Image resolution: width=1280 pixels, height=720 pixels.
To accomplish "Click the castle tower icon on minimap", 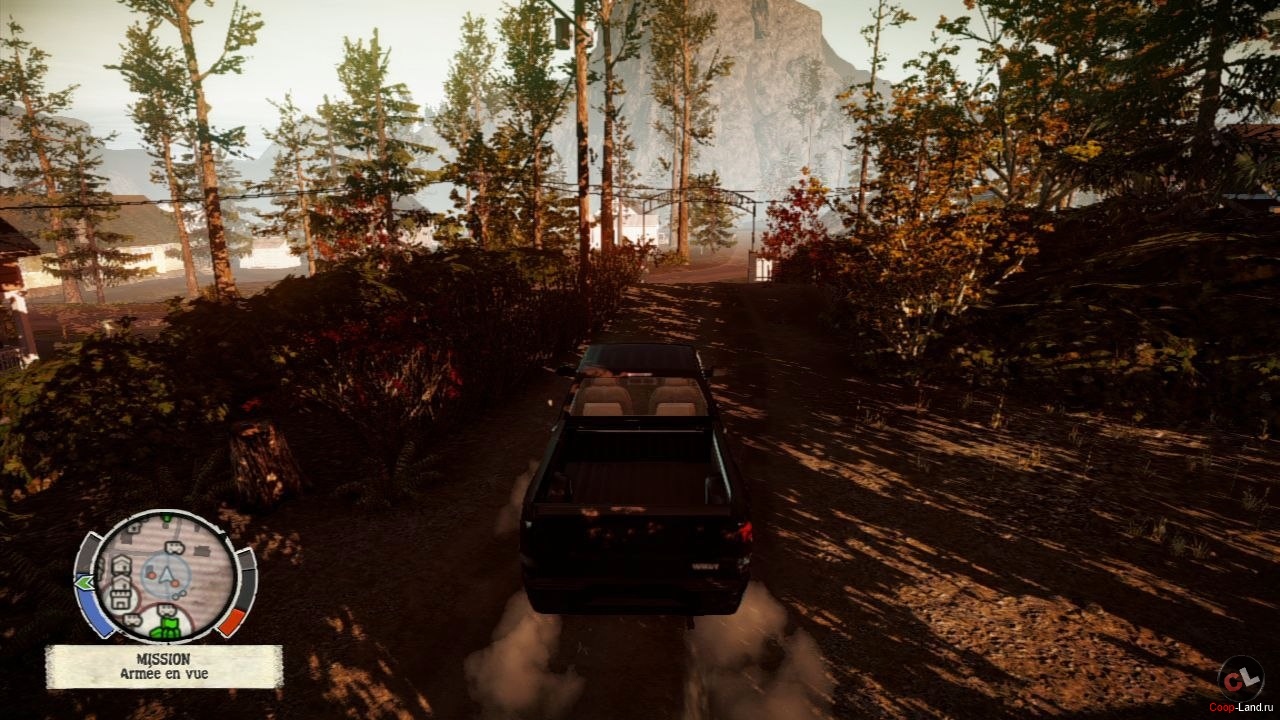I will click(x=123, y=599).
